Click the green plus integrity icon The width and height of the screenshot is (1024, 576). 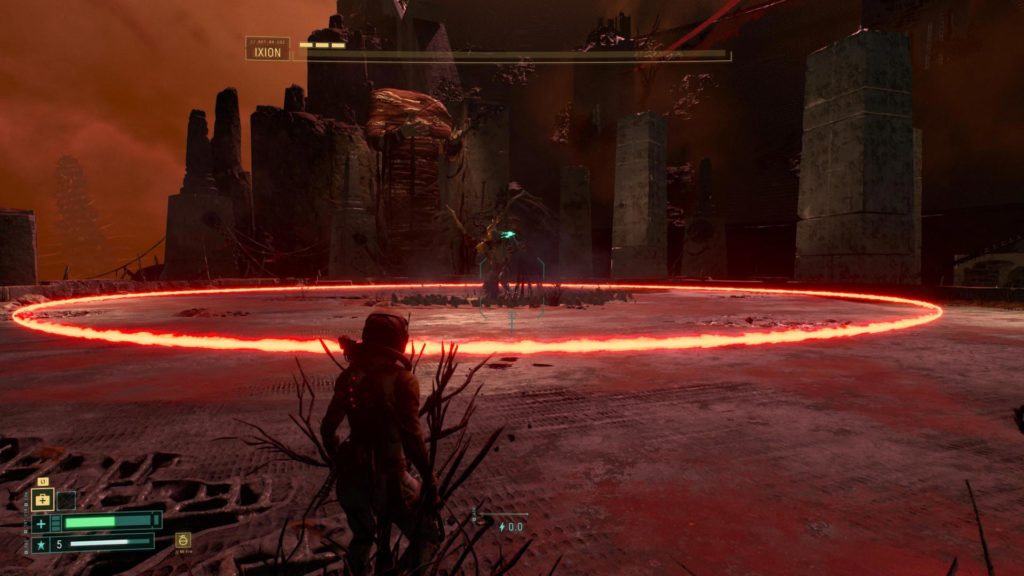tap(41, 523)
